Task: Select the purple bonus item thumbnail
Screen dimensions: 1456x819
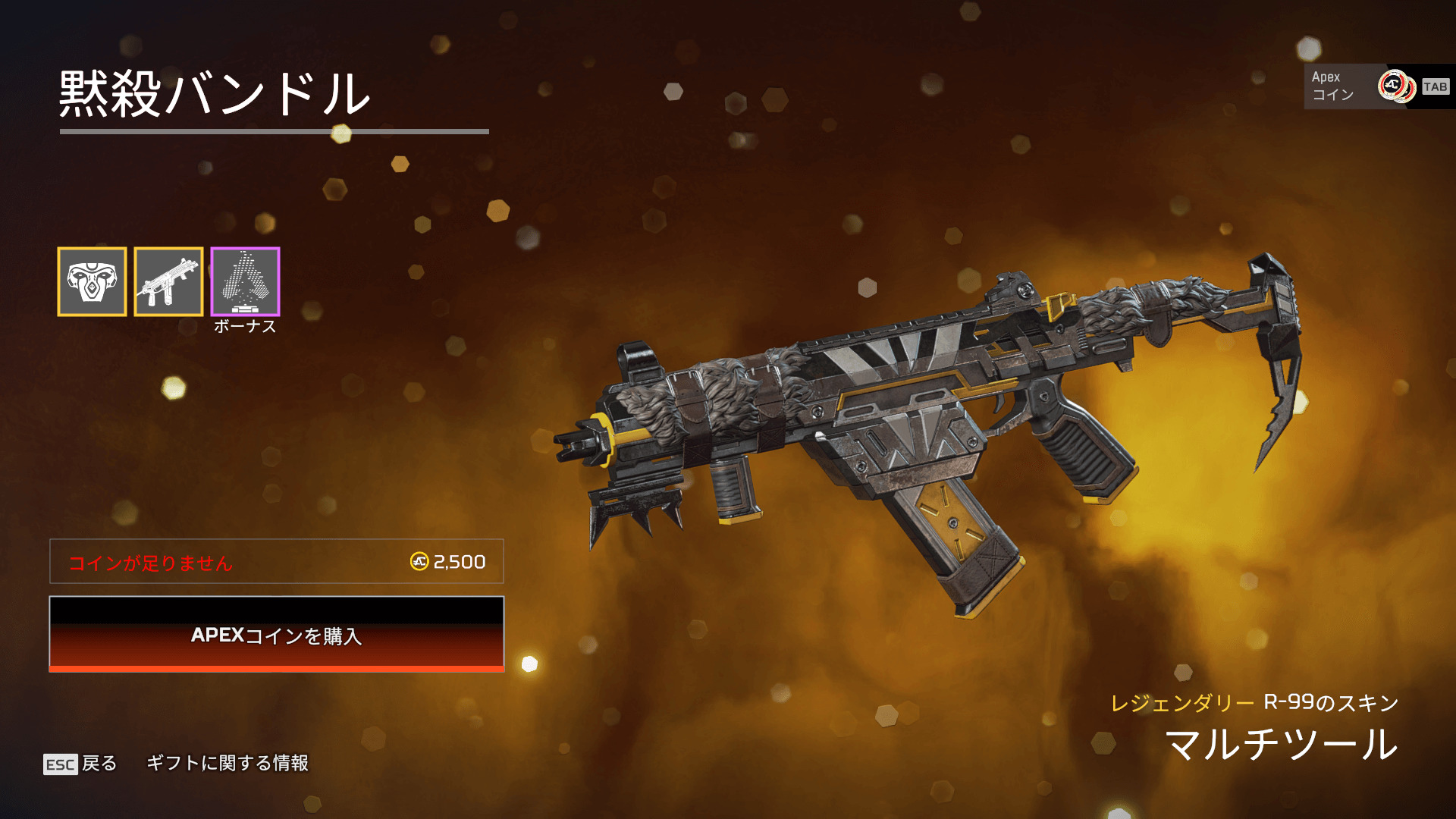Action: [x=245, y=281]
